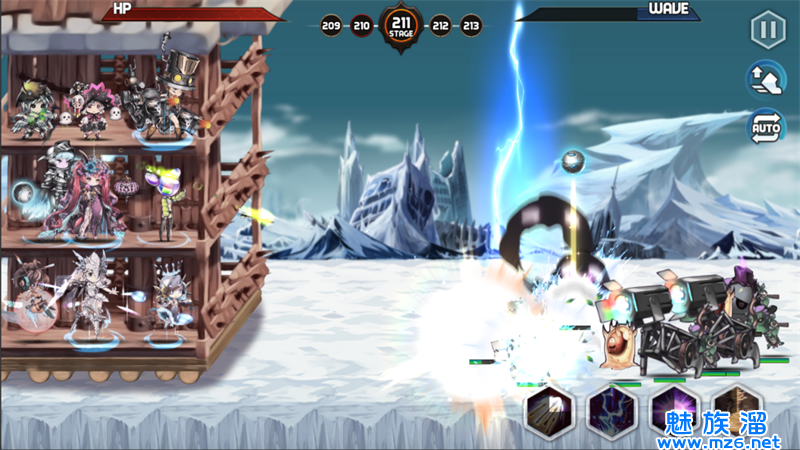Viewport: 800px width, 450px height.
Task: Use the purple burst skill
Action: click(x=674, y=411)
